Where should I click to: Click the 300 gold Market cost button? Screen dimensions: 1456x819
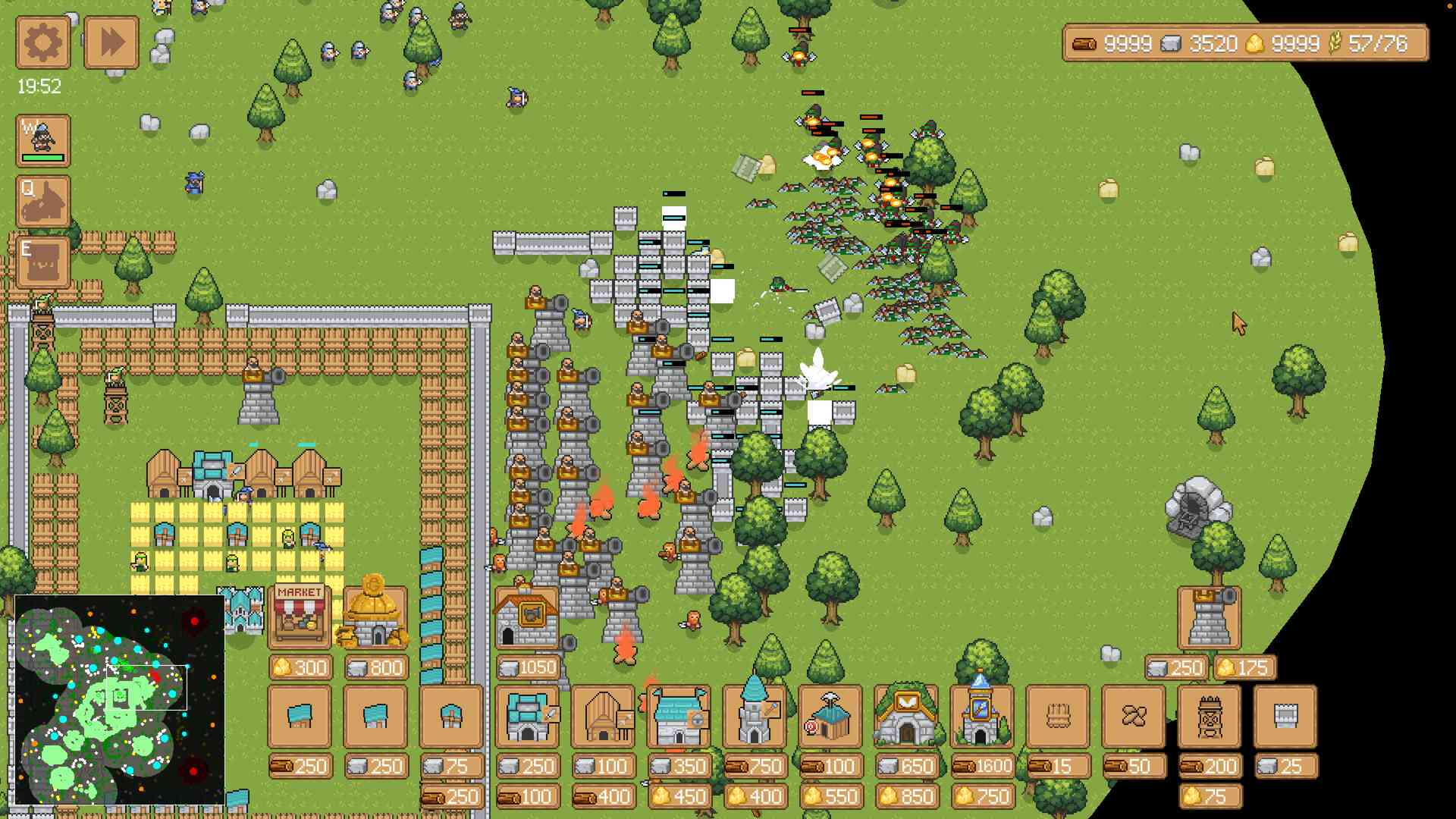coord(300,667)
